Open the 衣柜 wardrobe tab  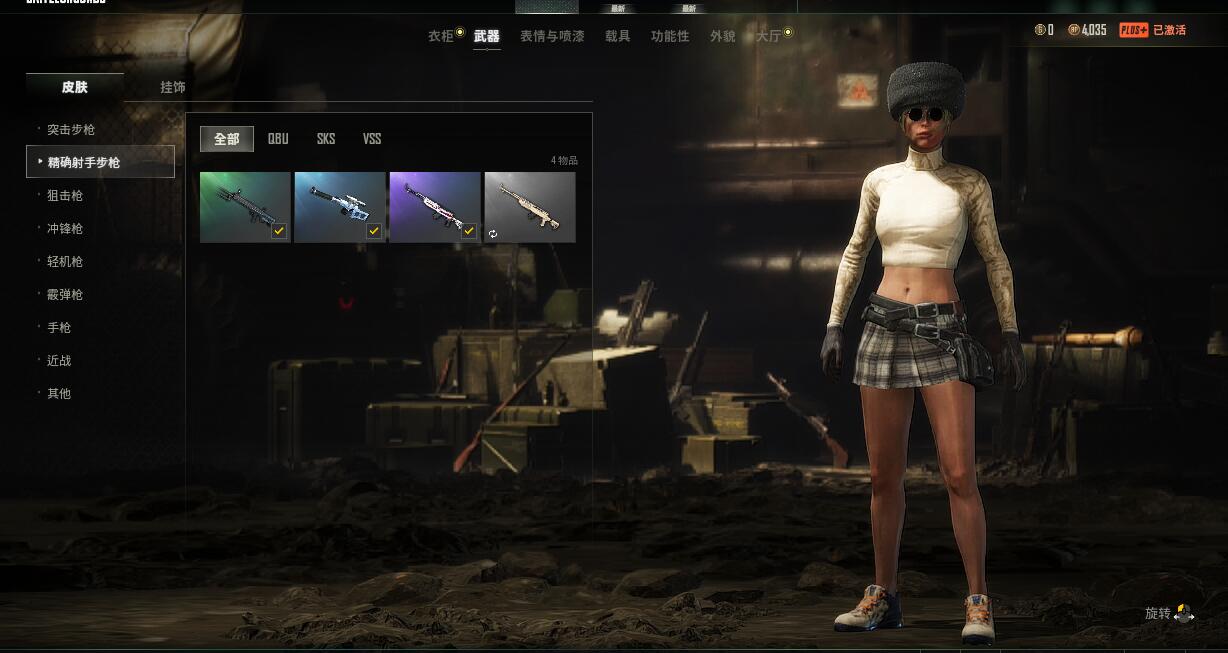[441, 36]
